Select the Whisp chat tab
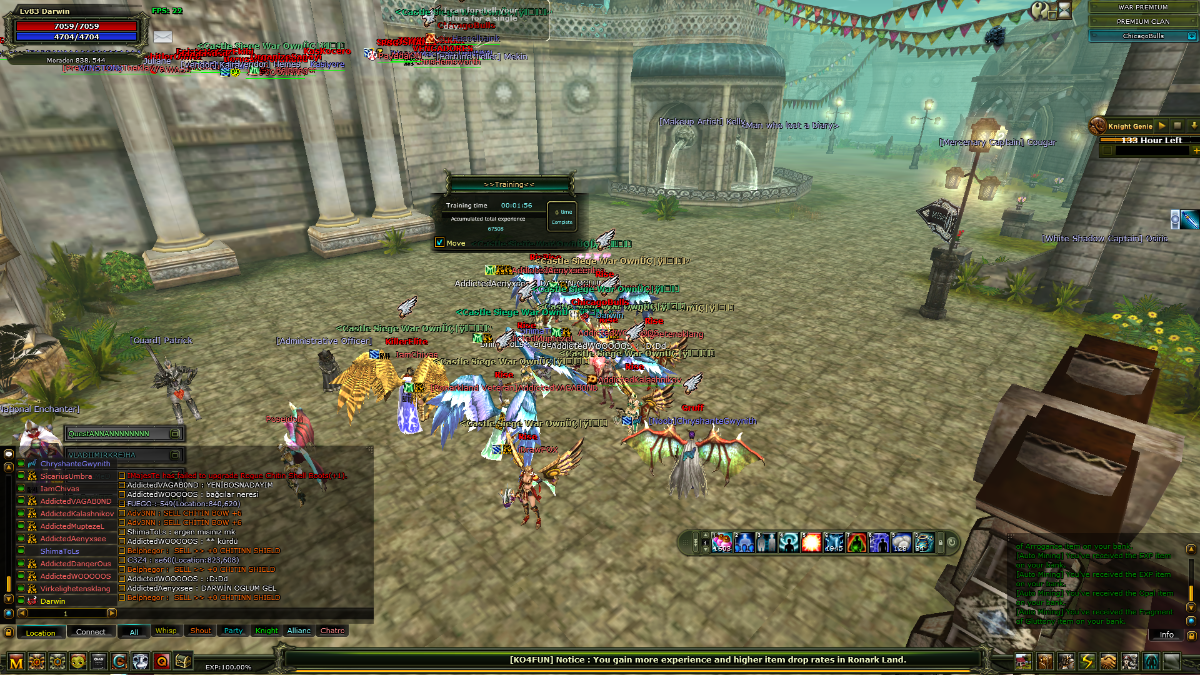 pos(166,631)
